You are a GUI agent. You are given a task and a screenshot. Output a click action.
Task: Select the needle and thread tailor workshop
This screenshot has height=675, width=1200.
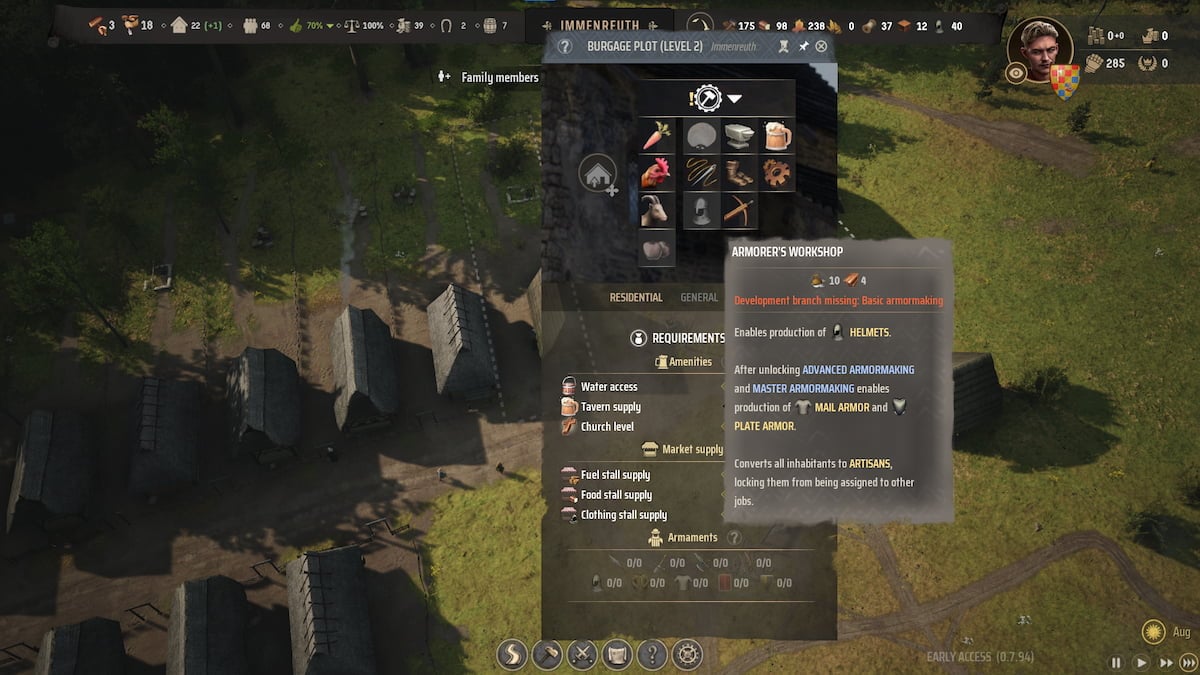point(701,173)
